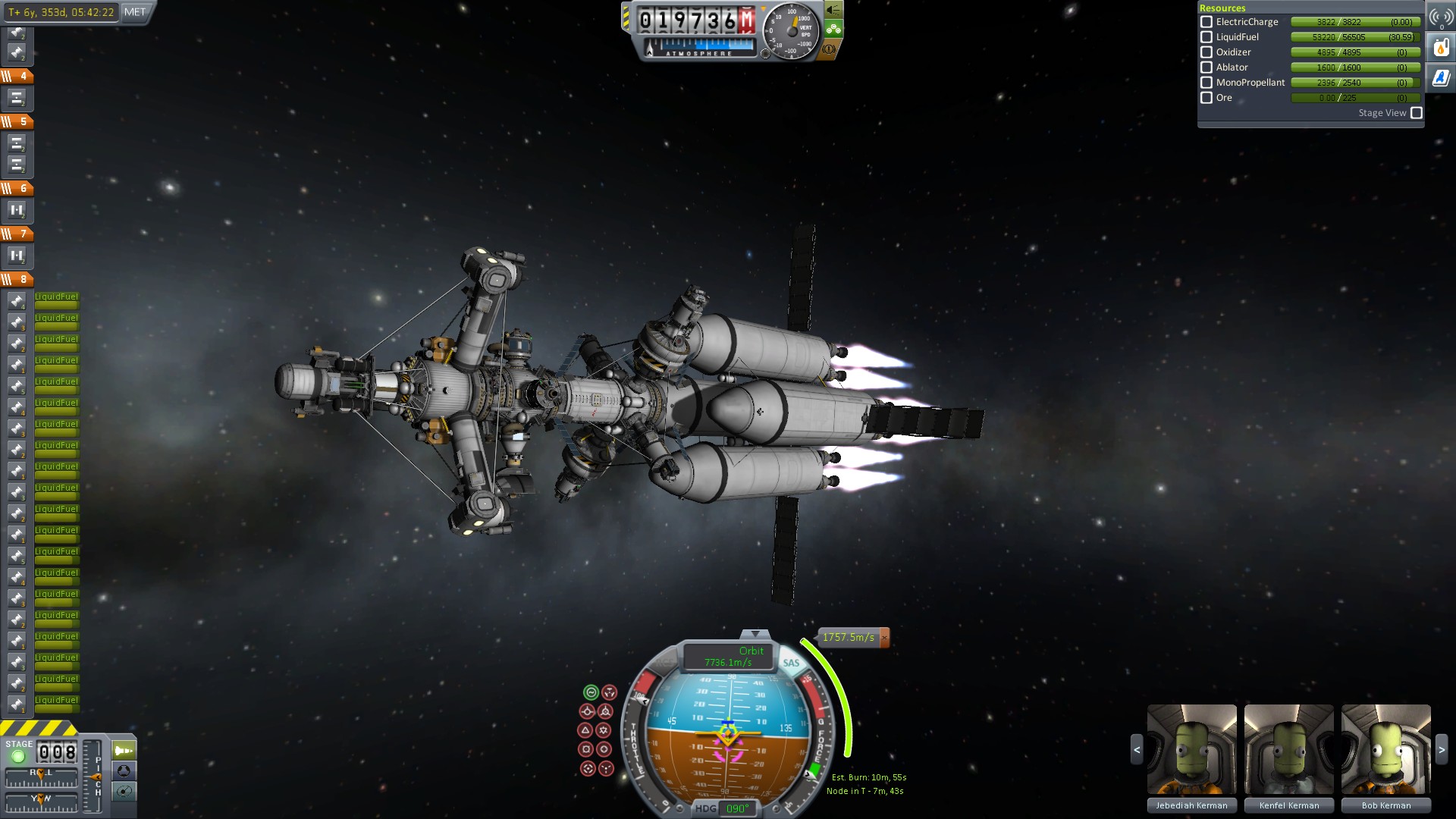The width and height of the screenshot is (1456, 819).
Task: Discard the 1757.5m/s maneuver node readout
Action: click(884, 638)
